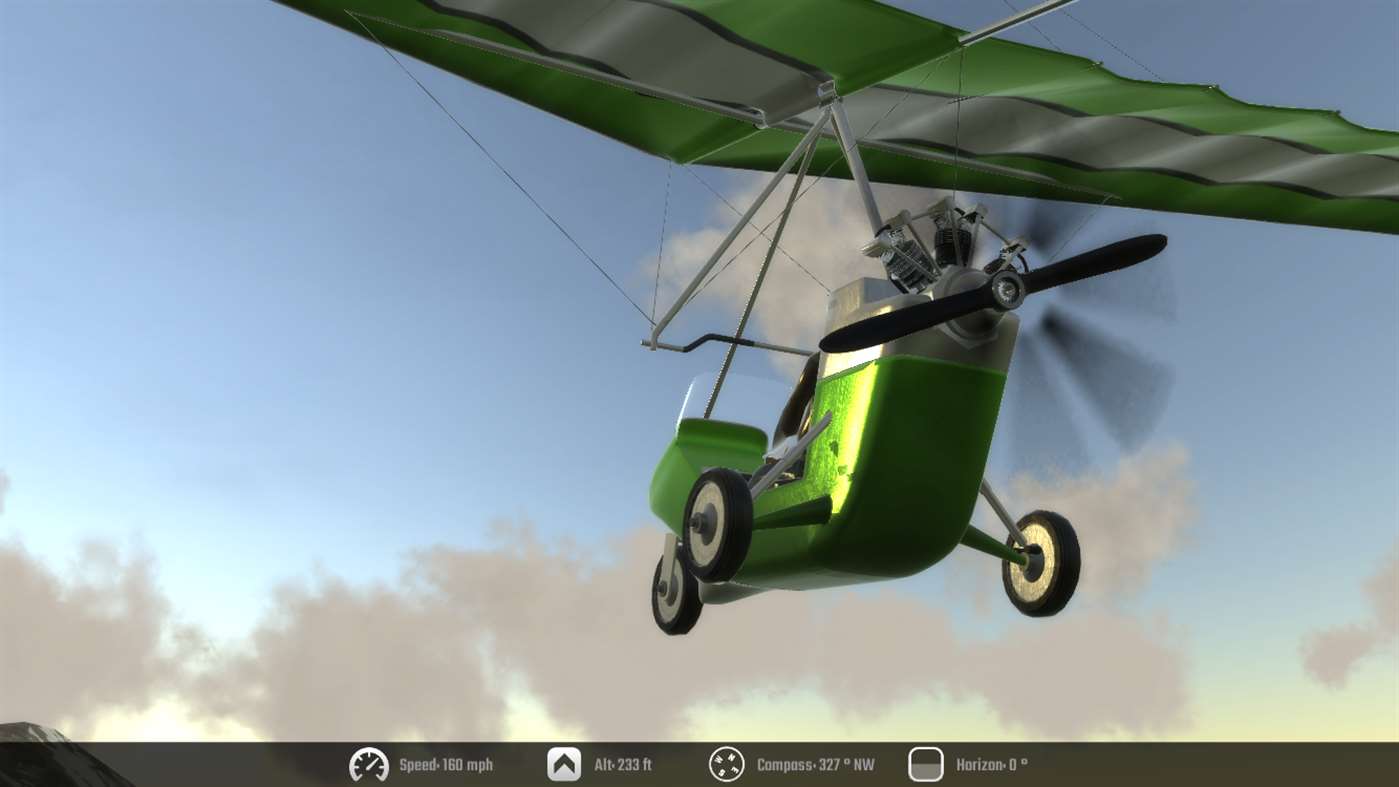Select the altitude arrow icon
Image resolution: width=1399 pixels, height=787 pixels.
tap(564, 765)
